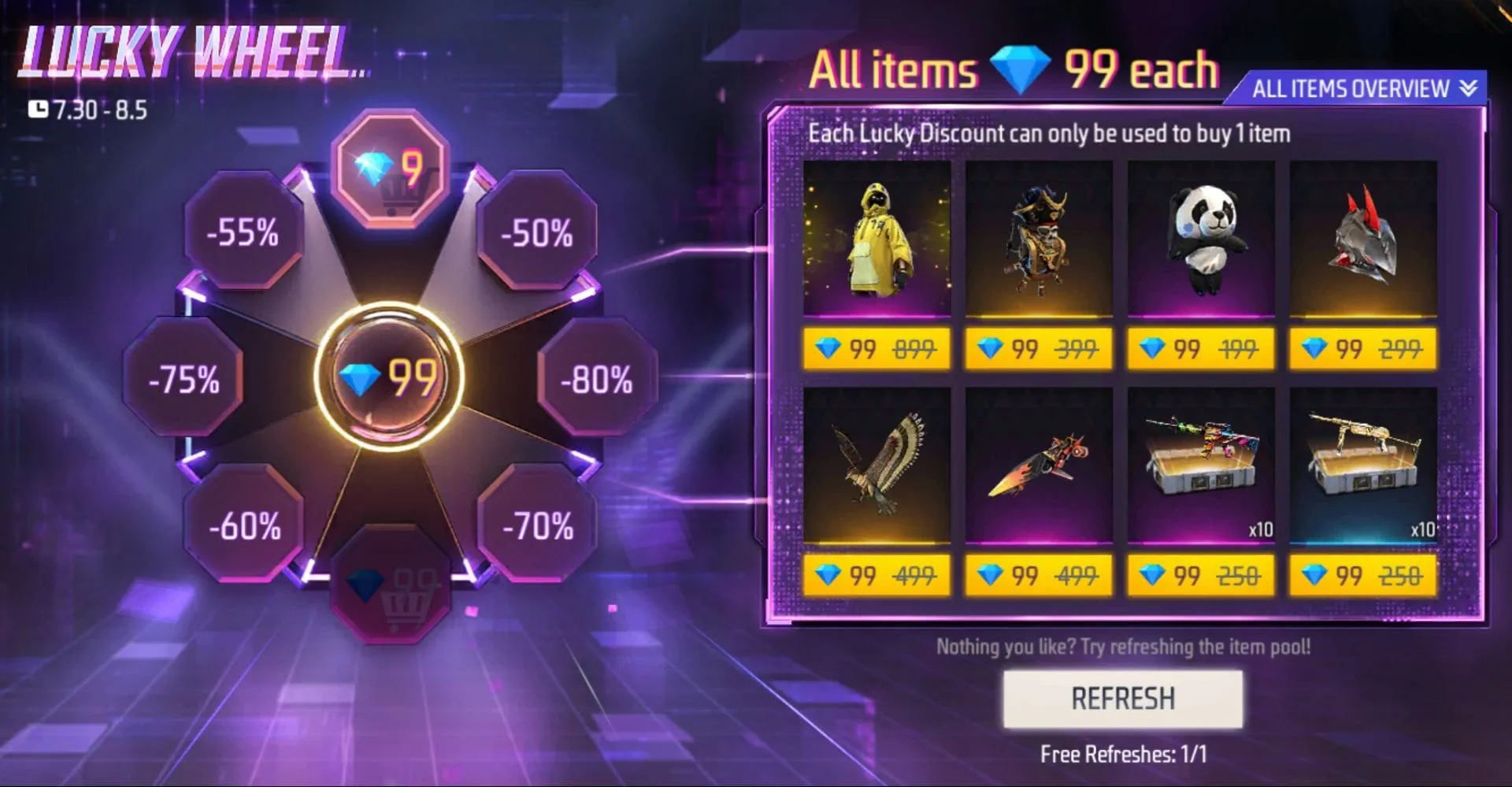Select the -50% discount wheel segment
This screenshot has width=1512, height=787.
coord(537,233)
